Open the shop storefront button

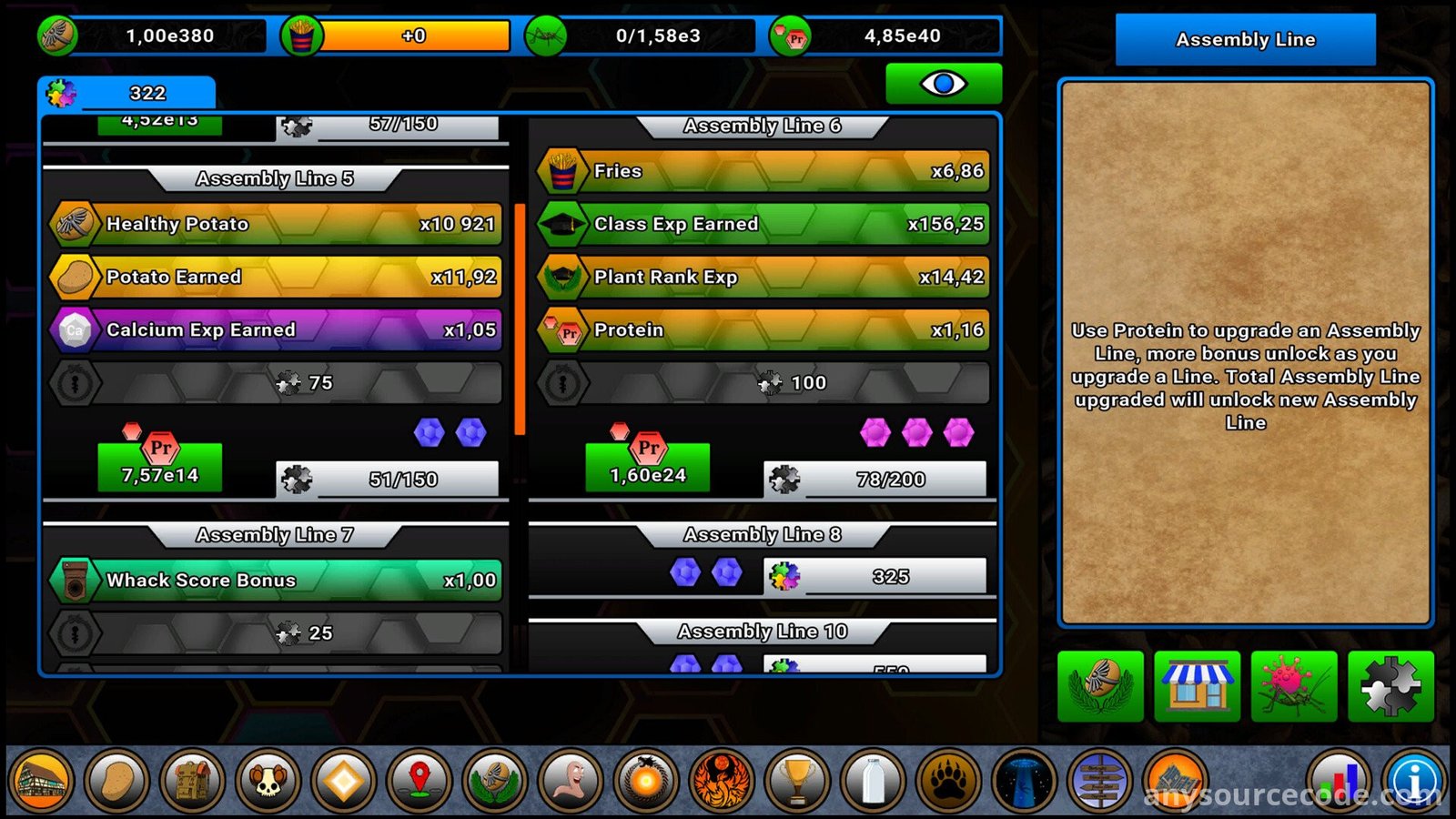[x=1197, y=687]
